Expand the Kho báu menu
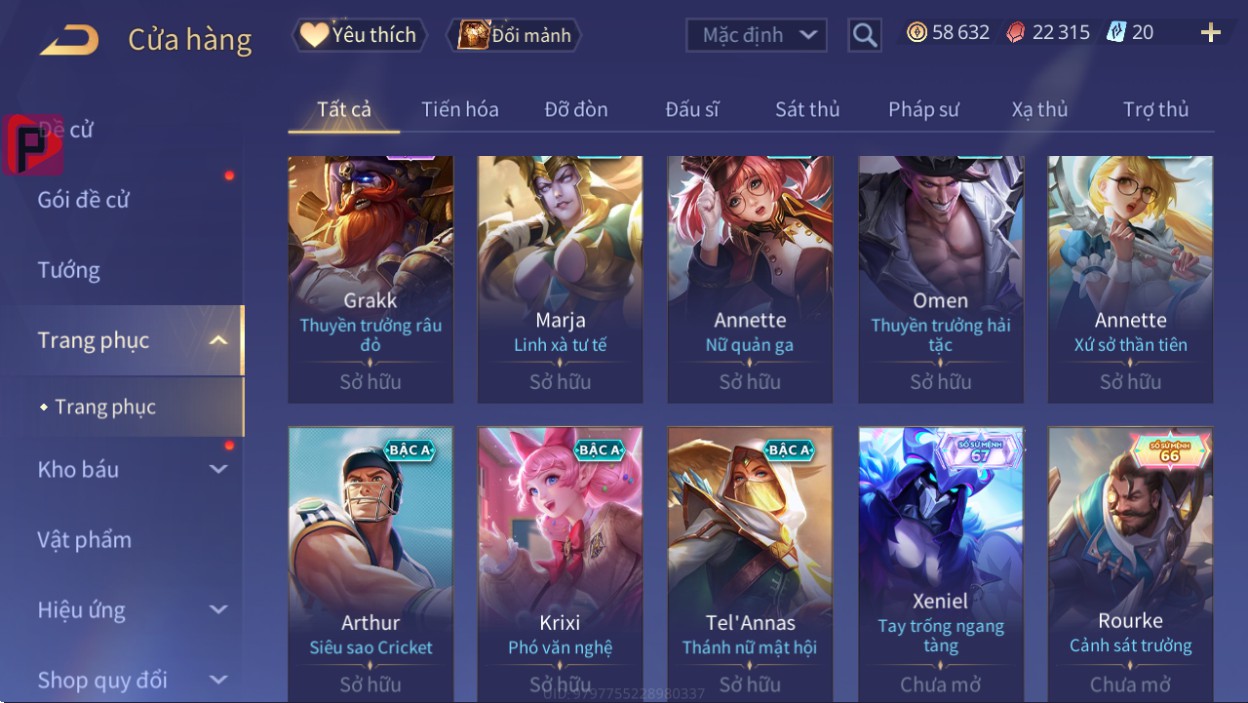 pos(130,469)
